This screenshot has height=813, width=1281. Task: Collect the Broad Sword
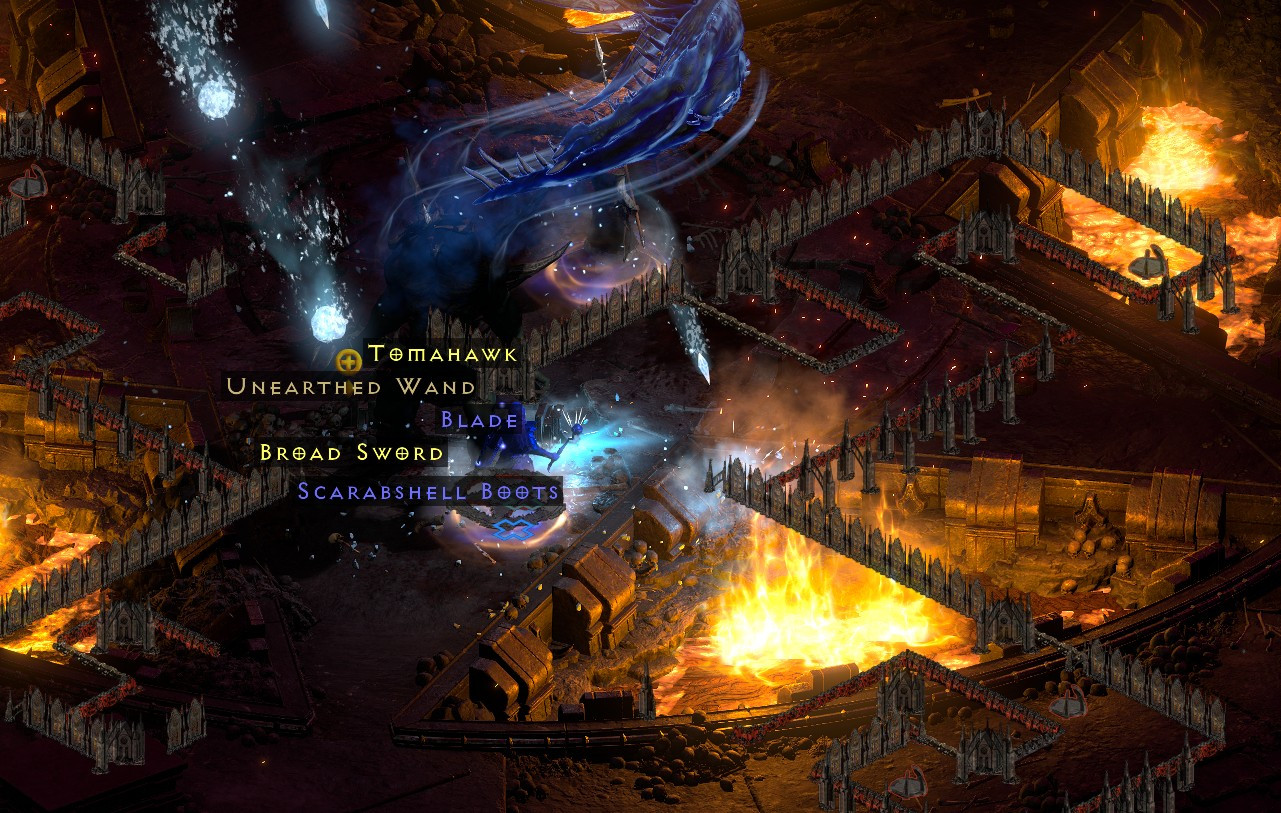tap(350, 453)
